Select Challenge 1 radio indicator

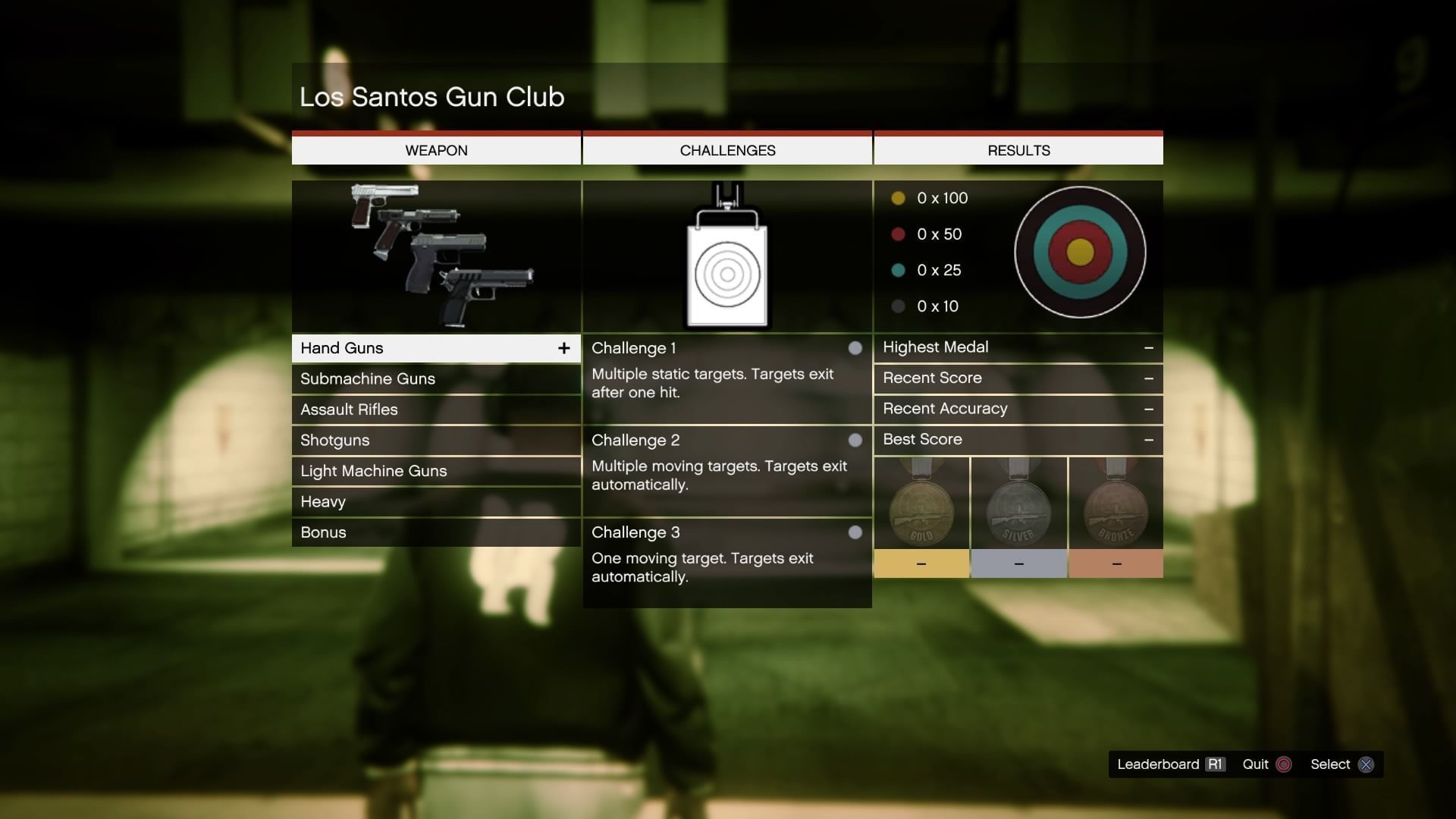pyautogui.click(x=855, y=348)
